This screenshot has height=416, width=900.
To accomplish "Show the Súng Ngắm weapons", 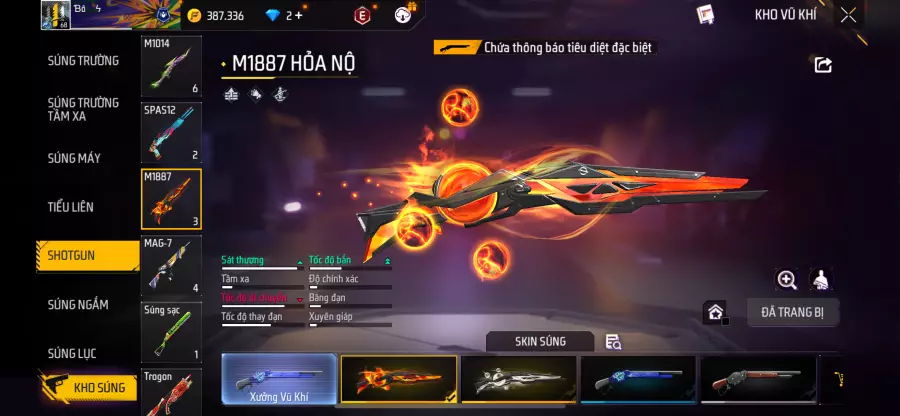I will (x=78, y=305).
